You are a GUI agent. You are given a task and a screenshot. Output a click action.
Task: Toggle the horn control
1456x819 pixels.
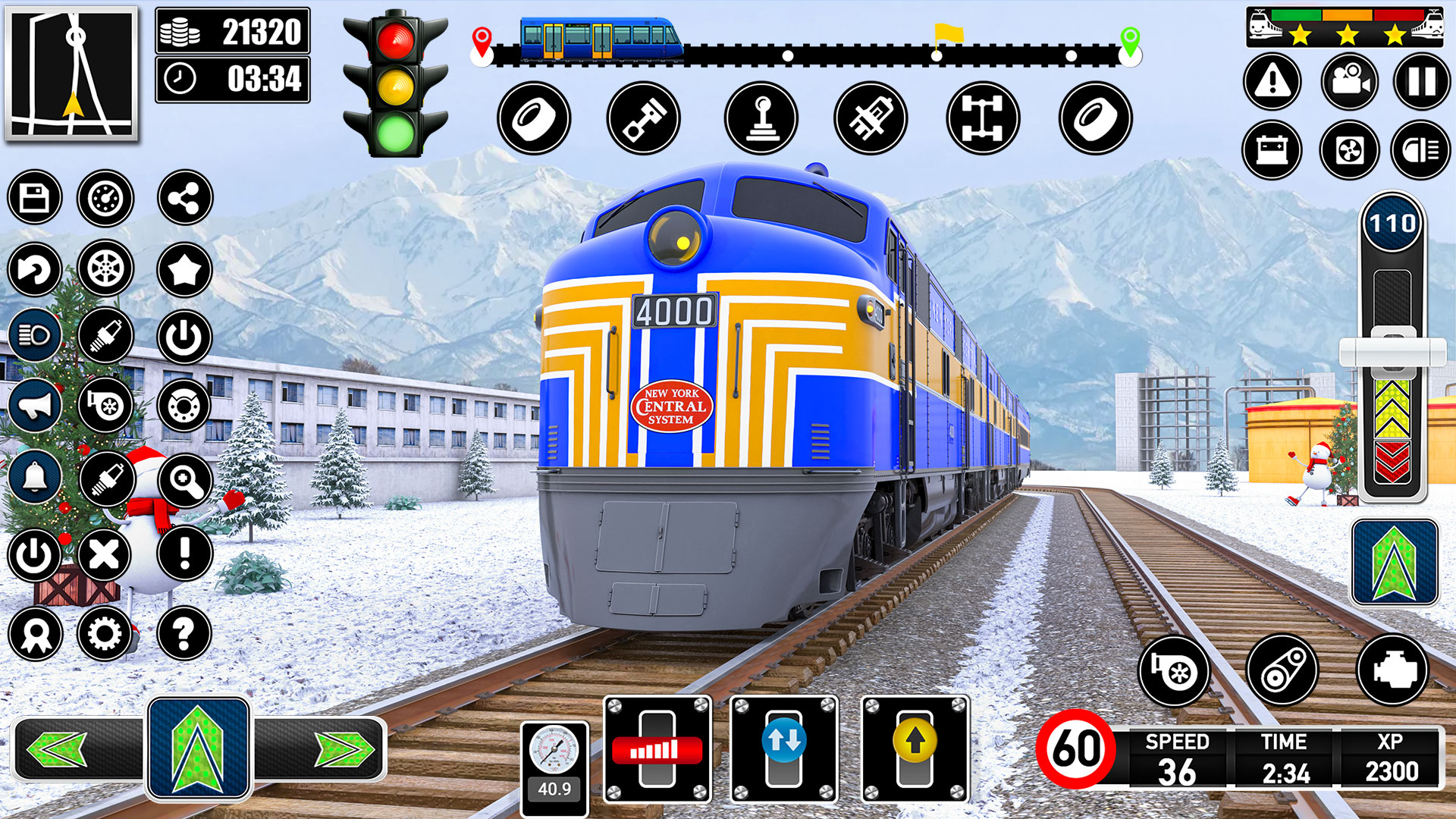(36, 403)
